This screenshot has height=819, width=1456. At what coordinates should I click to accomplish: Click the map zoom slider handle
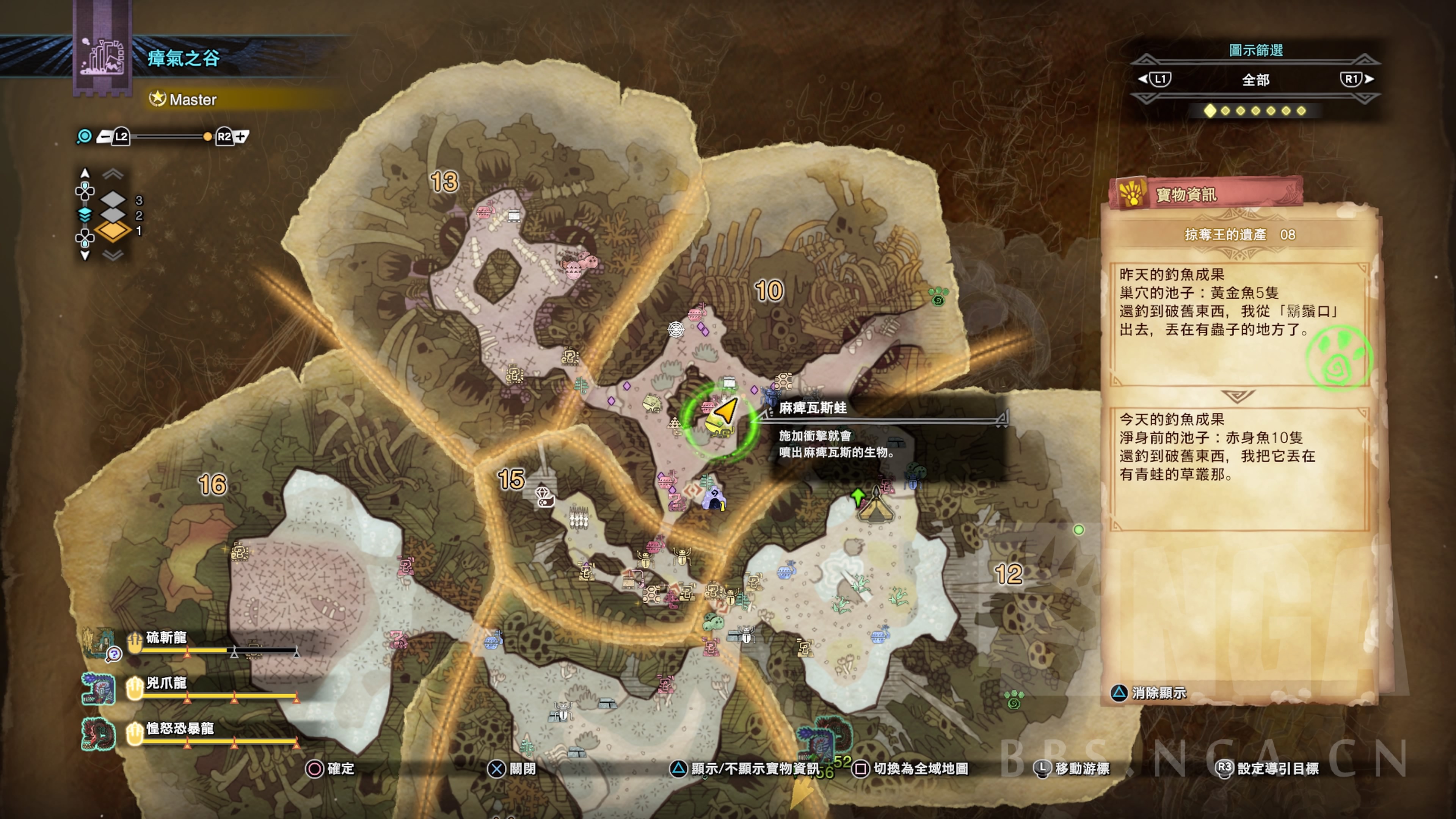[x=207, y=136]
